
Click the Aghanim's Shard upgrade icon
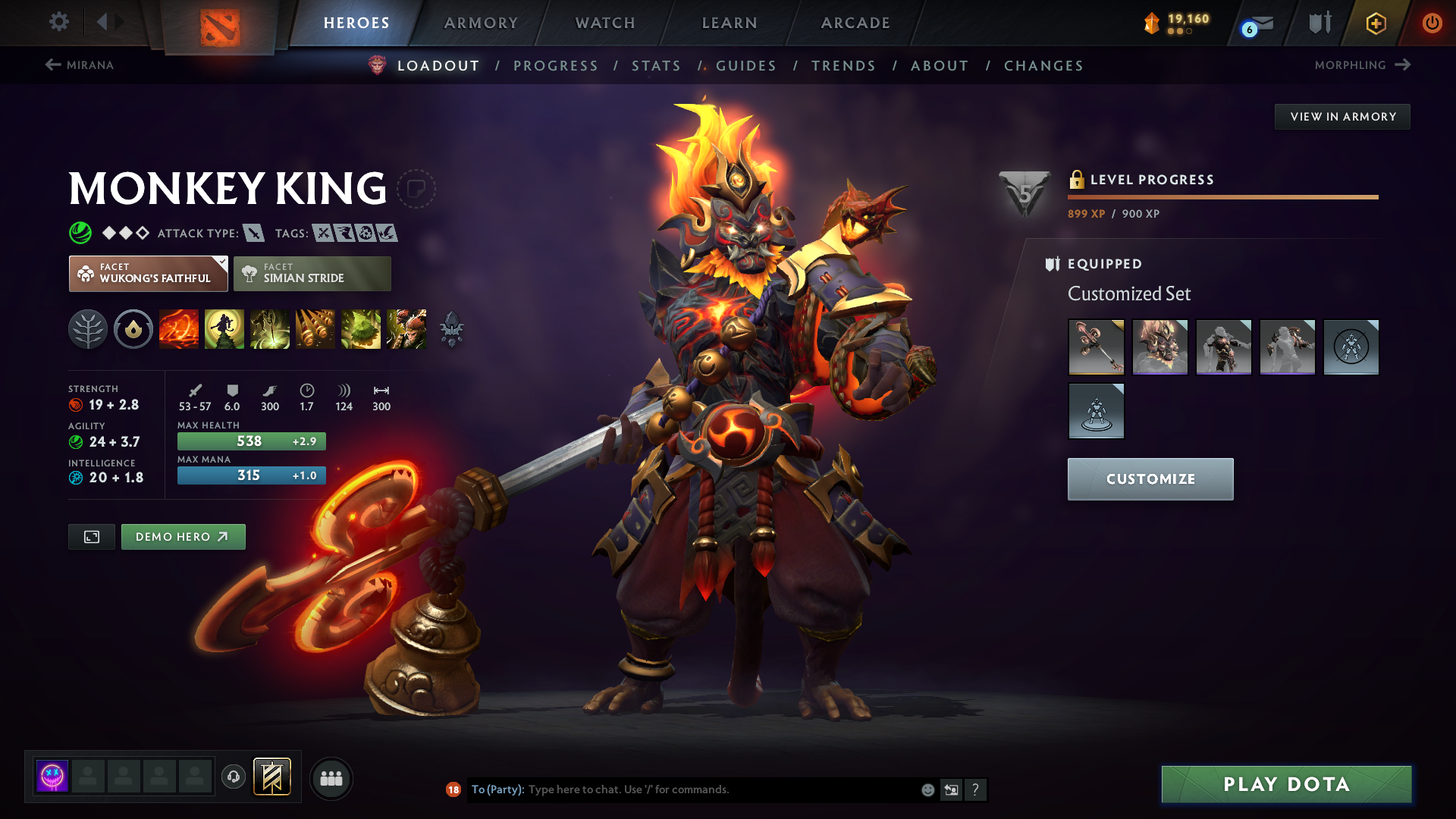[453, 329]
